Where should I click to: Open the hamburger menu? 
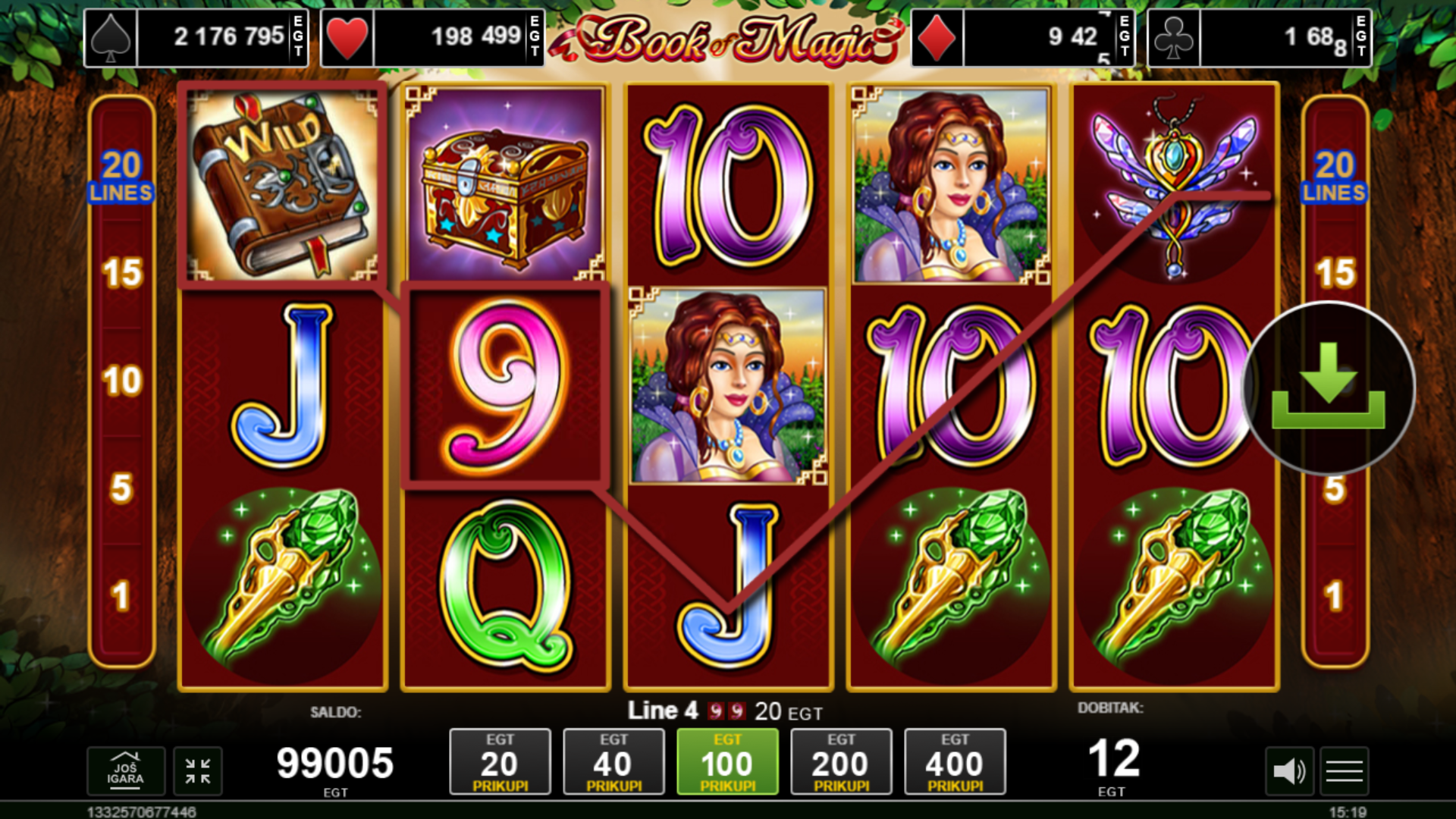[x=1345, y=772]
